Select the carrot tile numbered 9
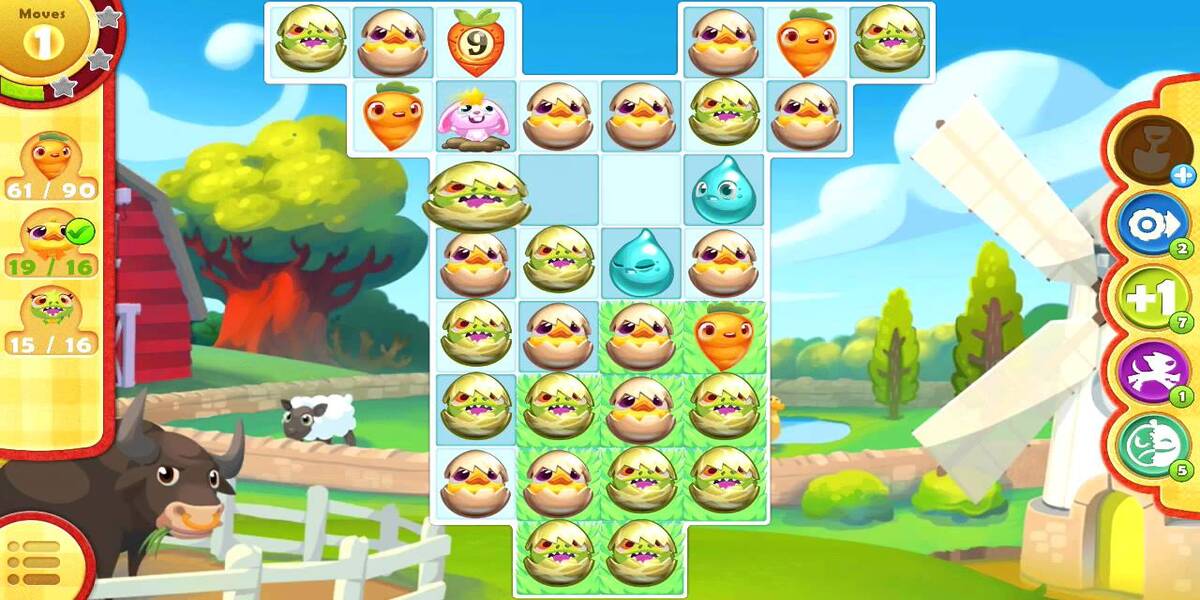The height and width of the screenshot is (600, 1200). (x=475, y=42)
